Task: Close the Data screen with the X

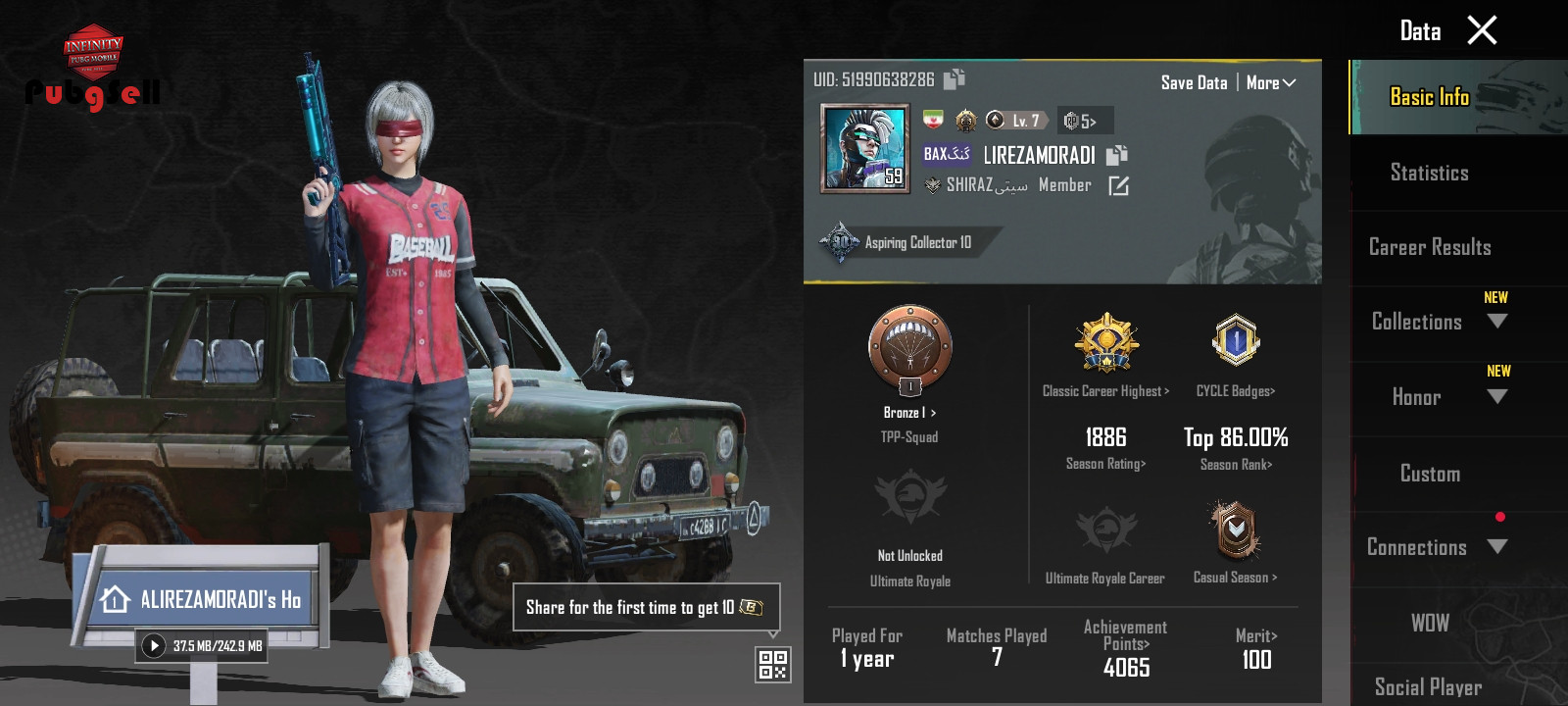Action: point(1482,30)
